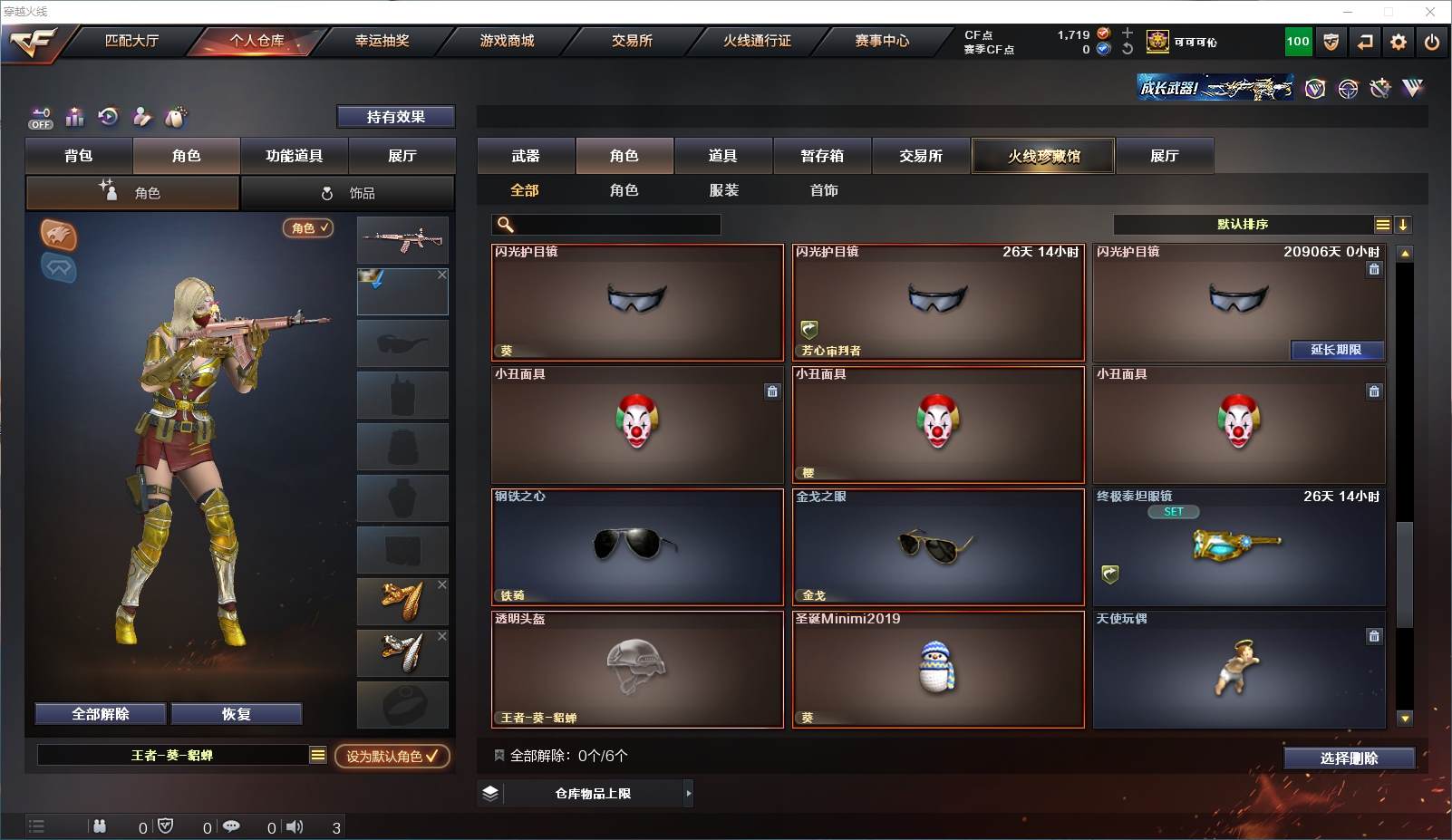The image size is (1452, 840).
Task: Select the 钢铁之心 sunglasses item
Action: point(636,547)
